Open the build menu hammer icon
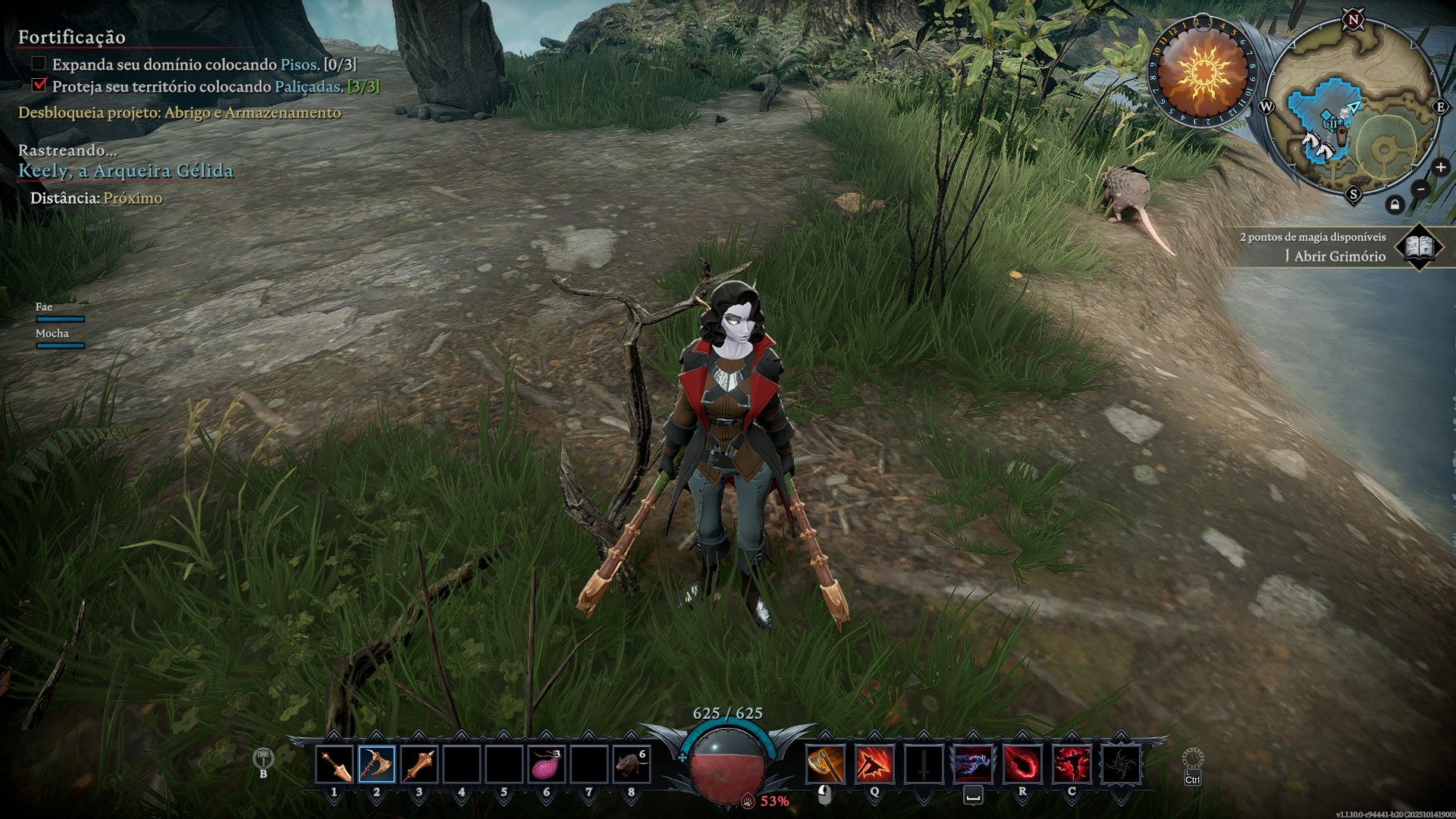The height and width of the screenshot is (819, 1456). (263, 758)
